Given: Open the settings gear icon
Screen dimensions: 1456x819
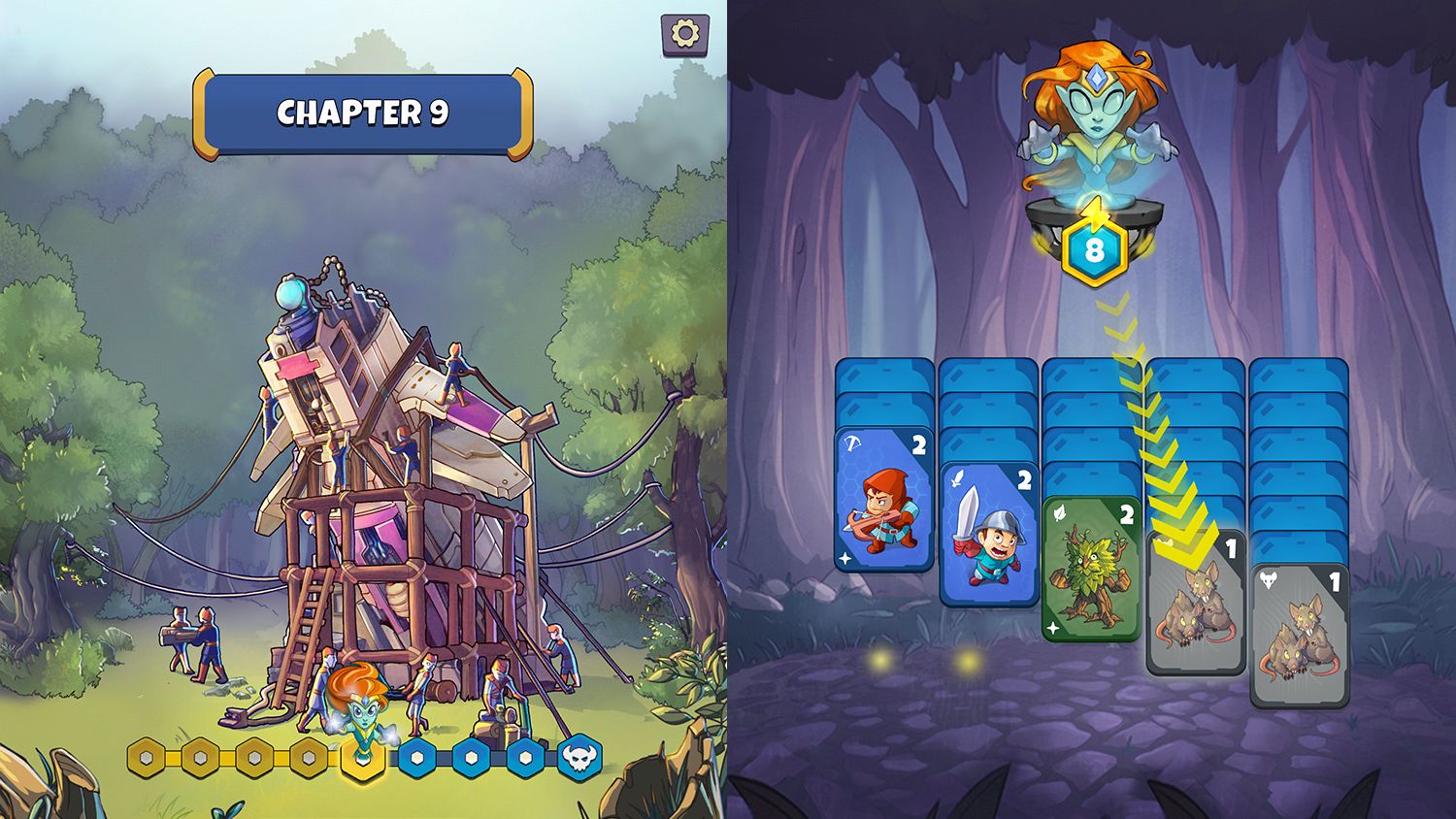Looking at the screenshot, I should tap(685, 32).
